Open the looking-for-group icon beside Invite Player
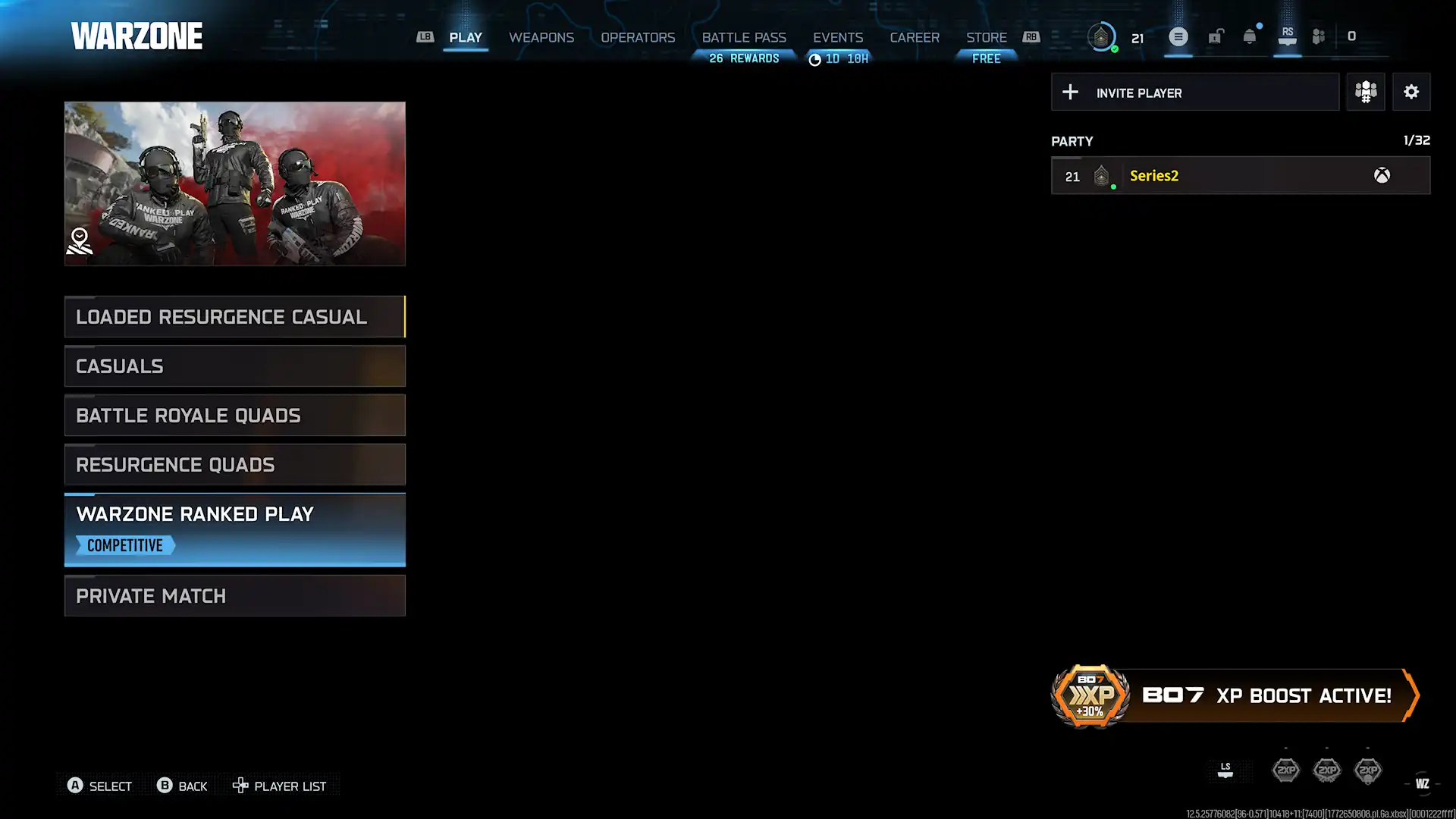The image size is (1456, 819). [1366, 92]
